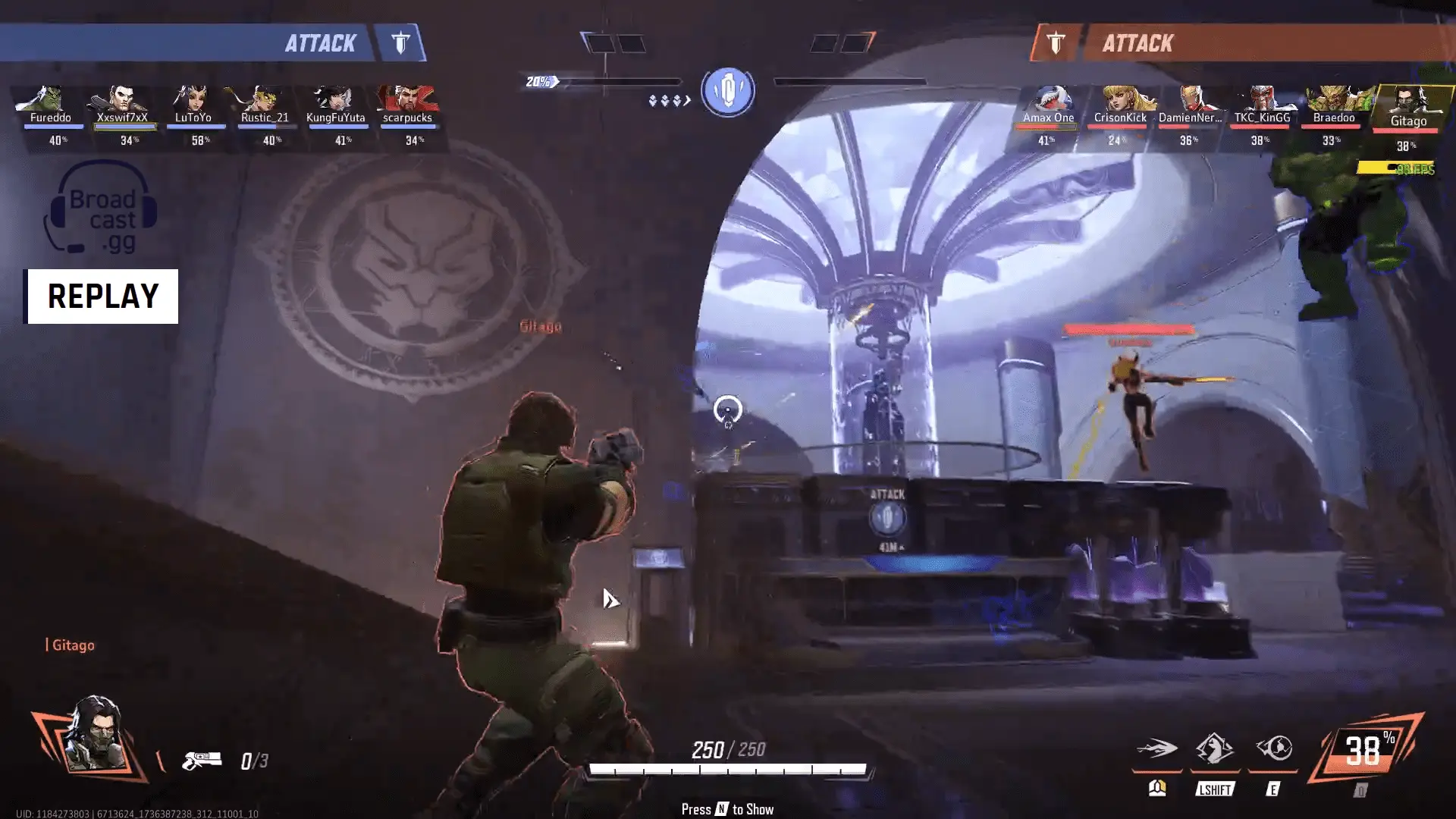Viewport: 1456px width, 819px height.
Task: Activate the ability icon above E
Action: [1273, 748]
